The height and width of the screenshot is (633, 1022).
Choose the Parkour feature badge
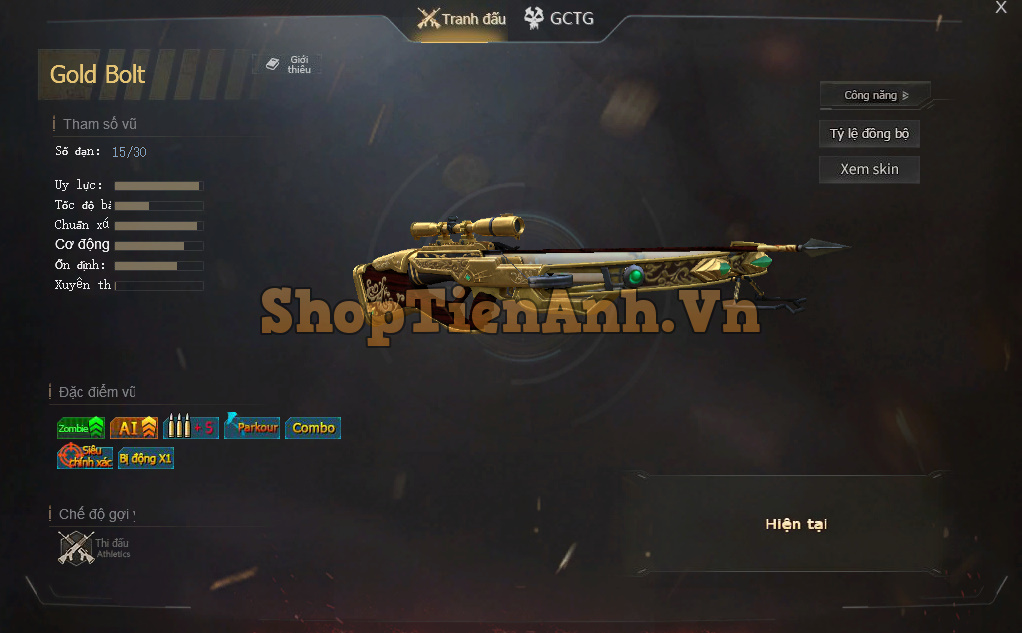(x=252, y=427)
